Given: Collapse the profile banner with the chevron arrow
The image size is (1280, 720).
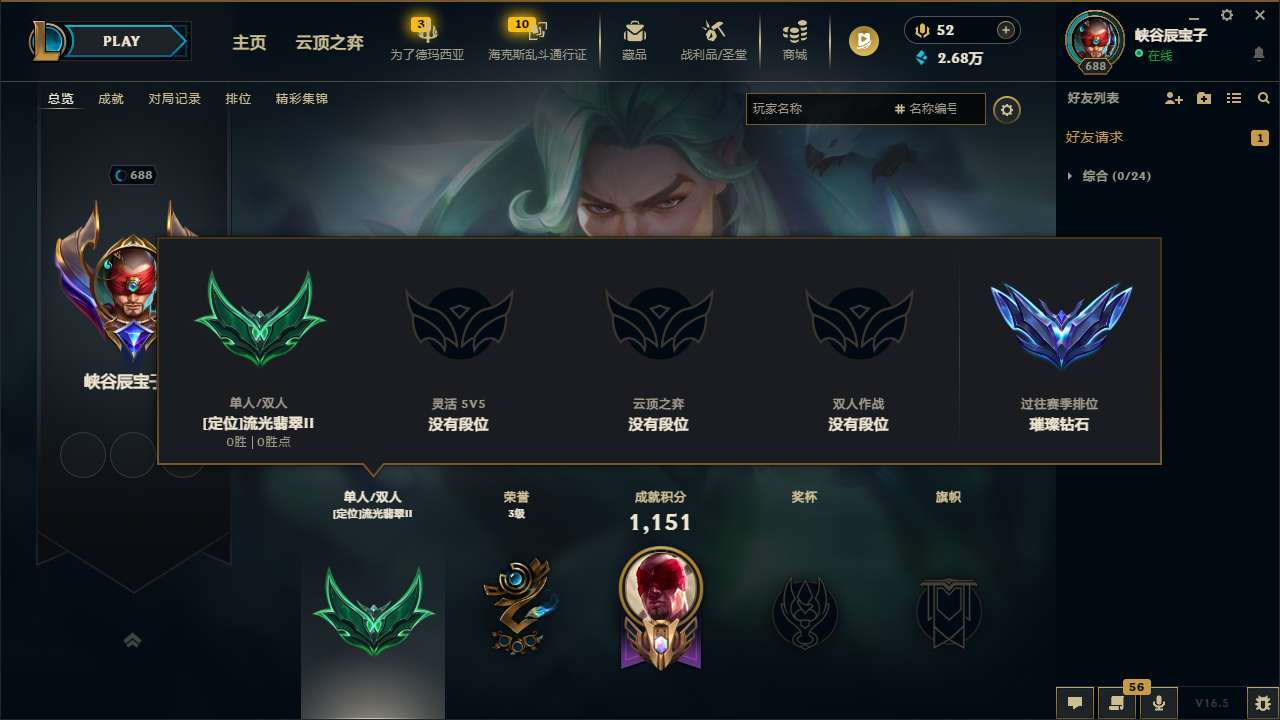Looking at the screenshot, I should (x=133, y=639).
